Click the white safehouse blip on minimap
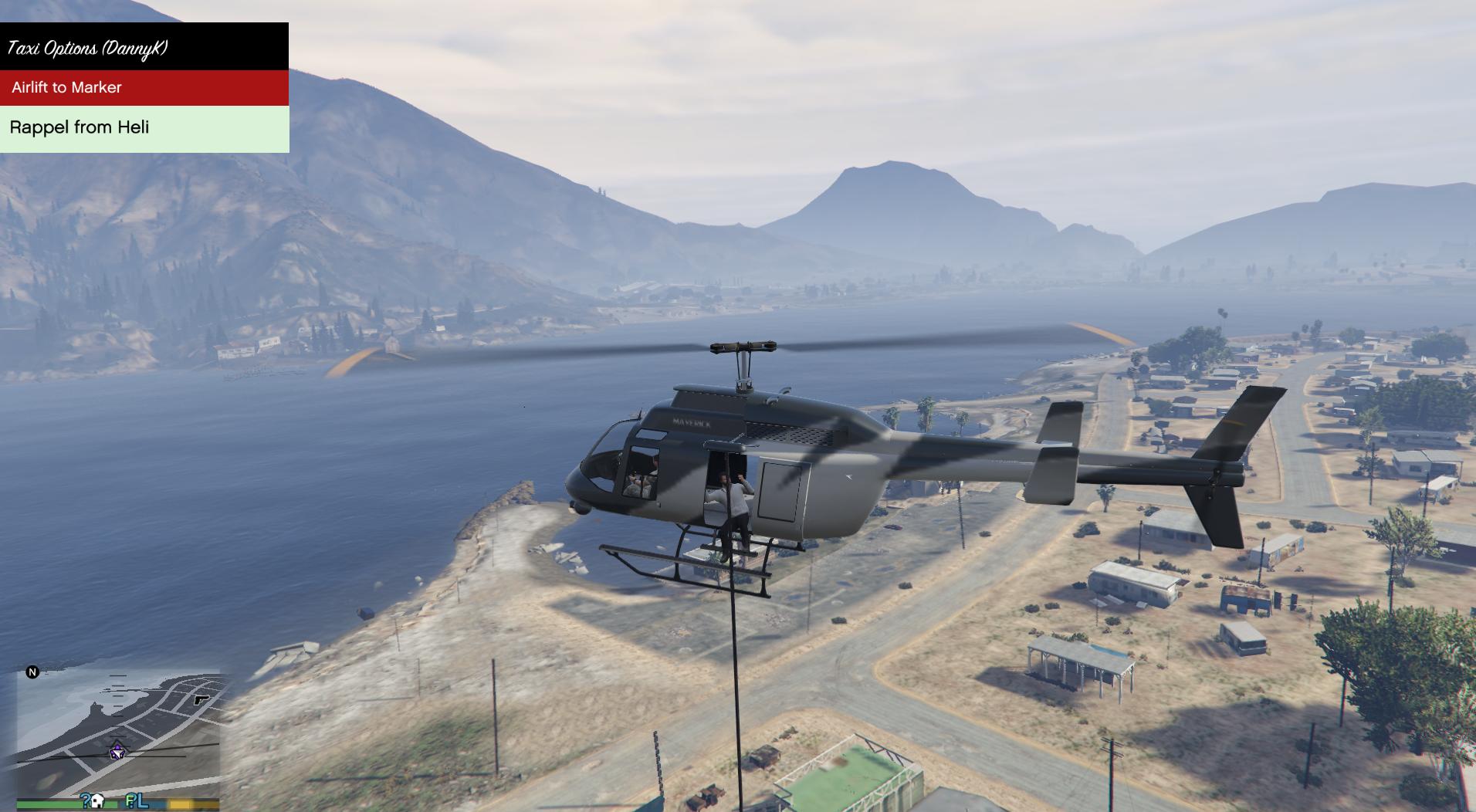 click(x=98, y=801)
